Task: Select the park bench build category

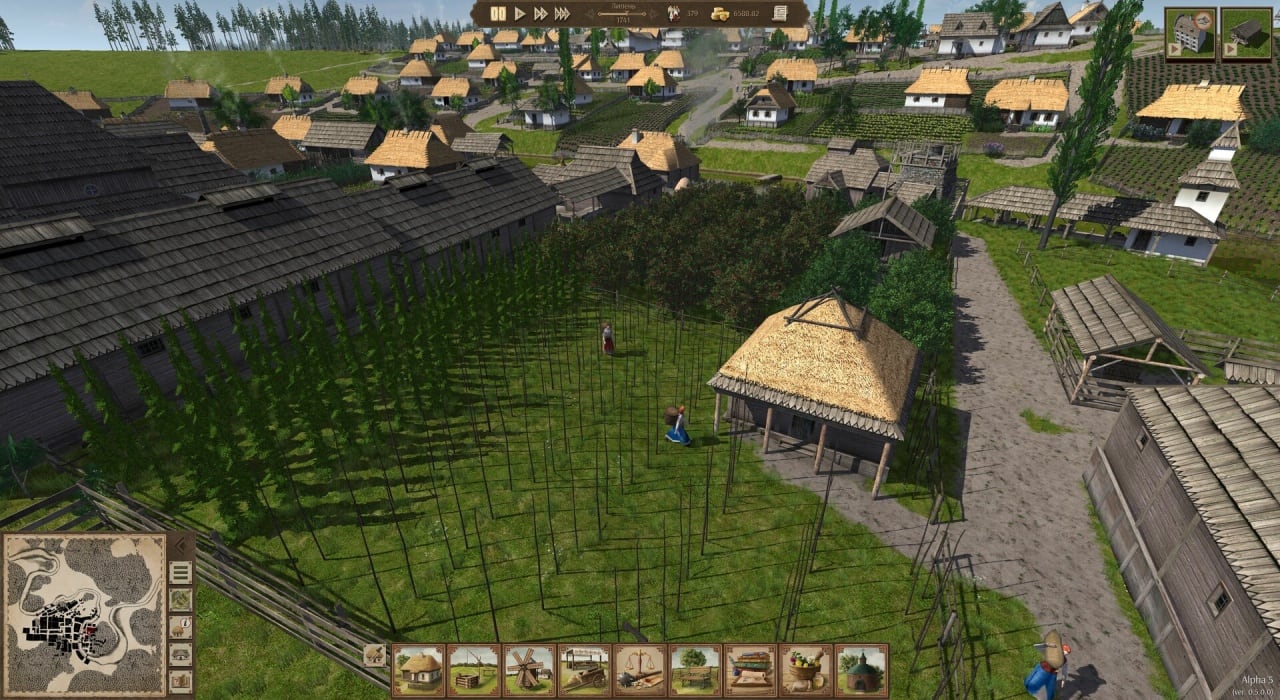Action: (x=695, y=670)
